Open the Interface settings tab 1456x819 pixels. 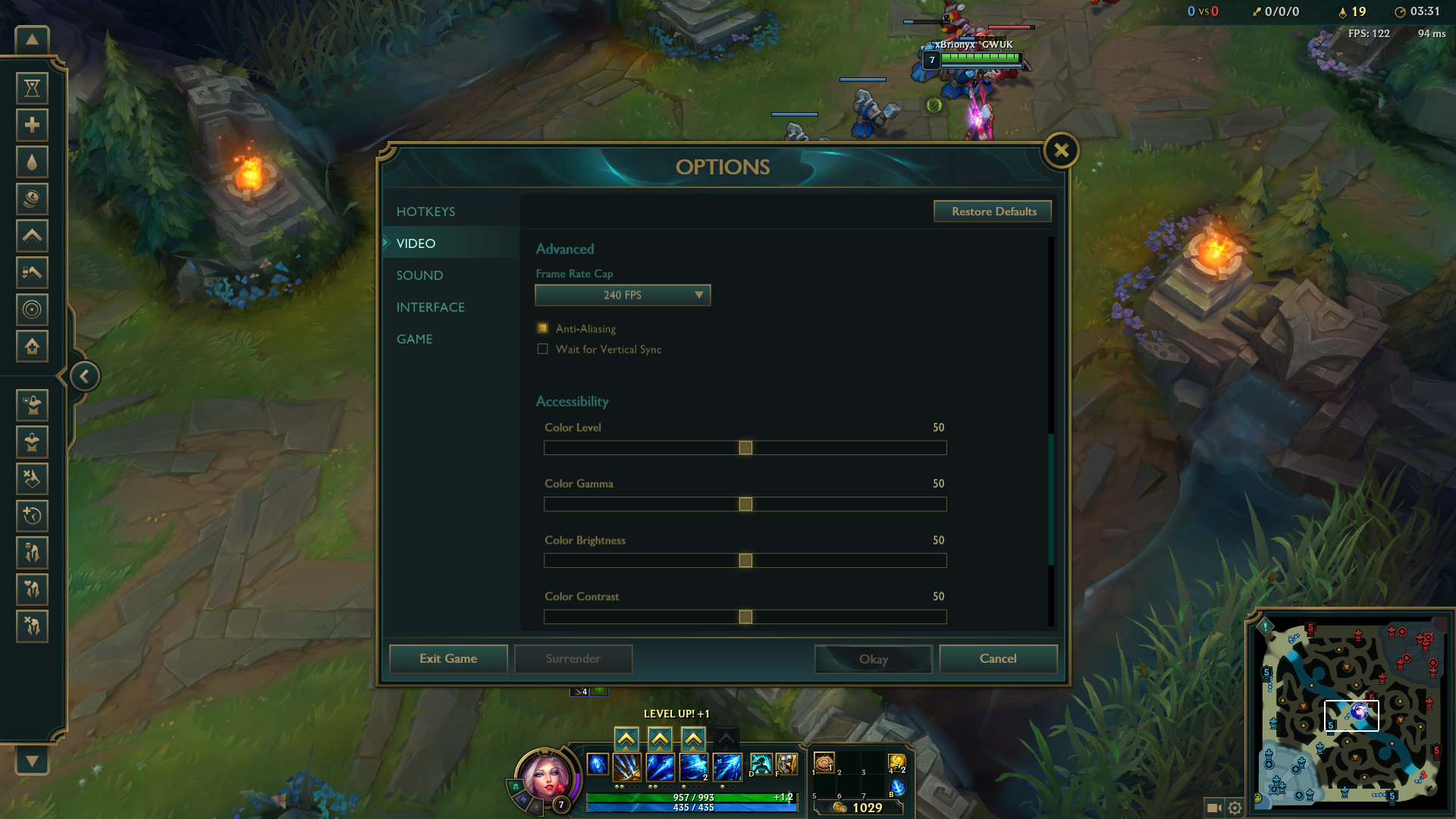pyautogui.click(x=430, y=307)
